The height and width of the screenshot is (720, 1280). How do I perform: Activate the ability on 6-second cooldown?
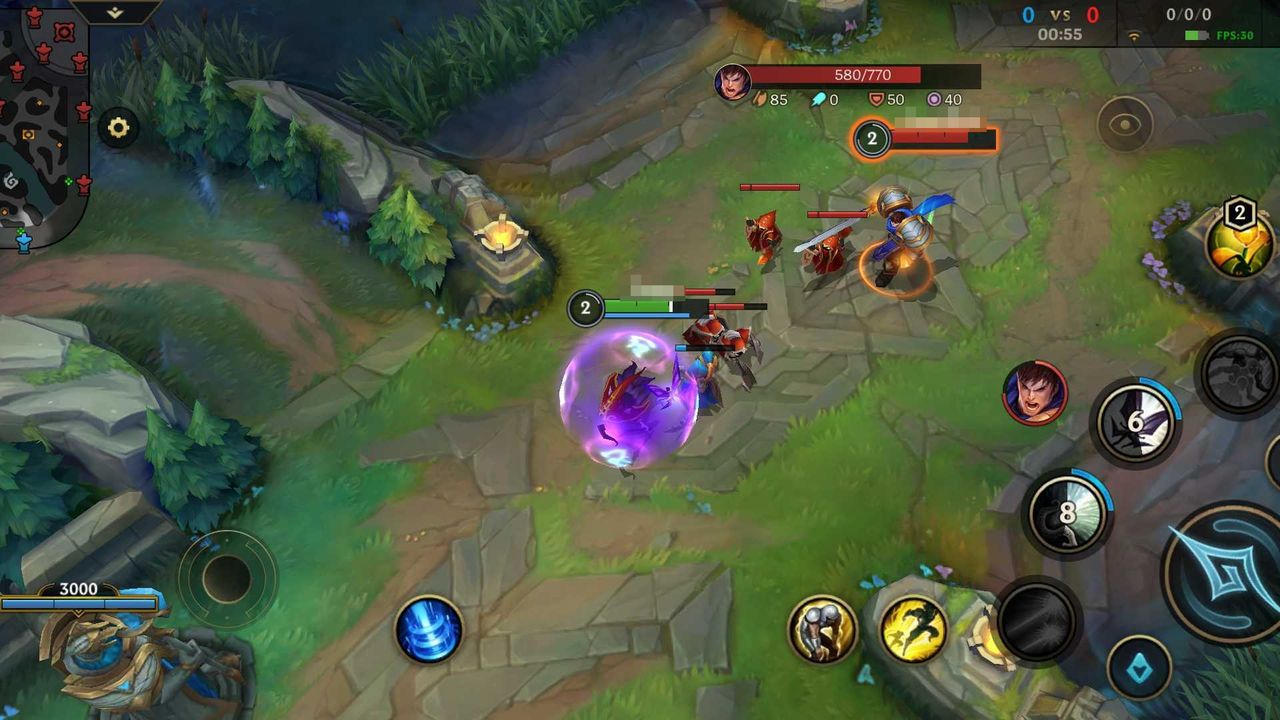click(x=1135, y=423)
